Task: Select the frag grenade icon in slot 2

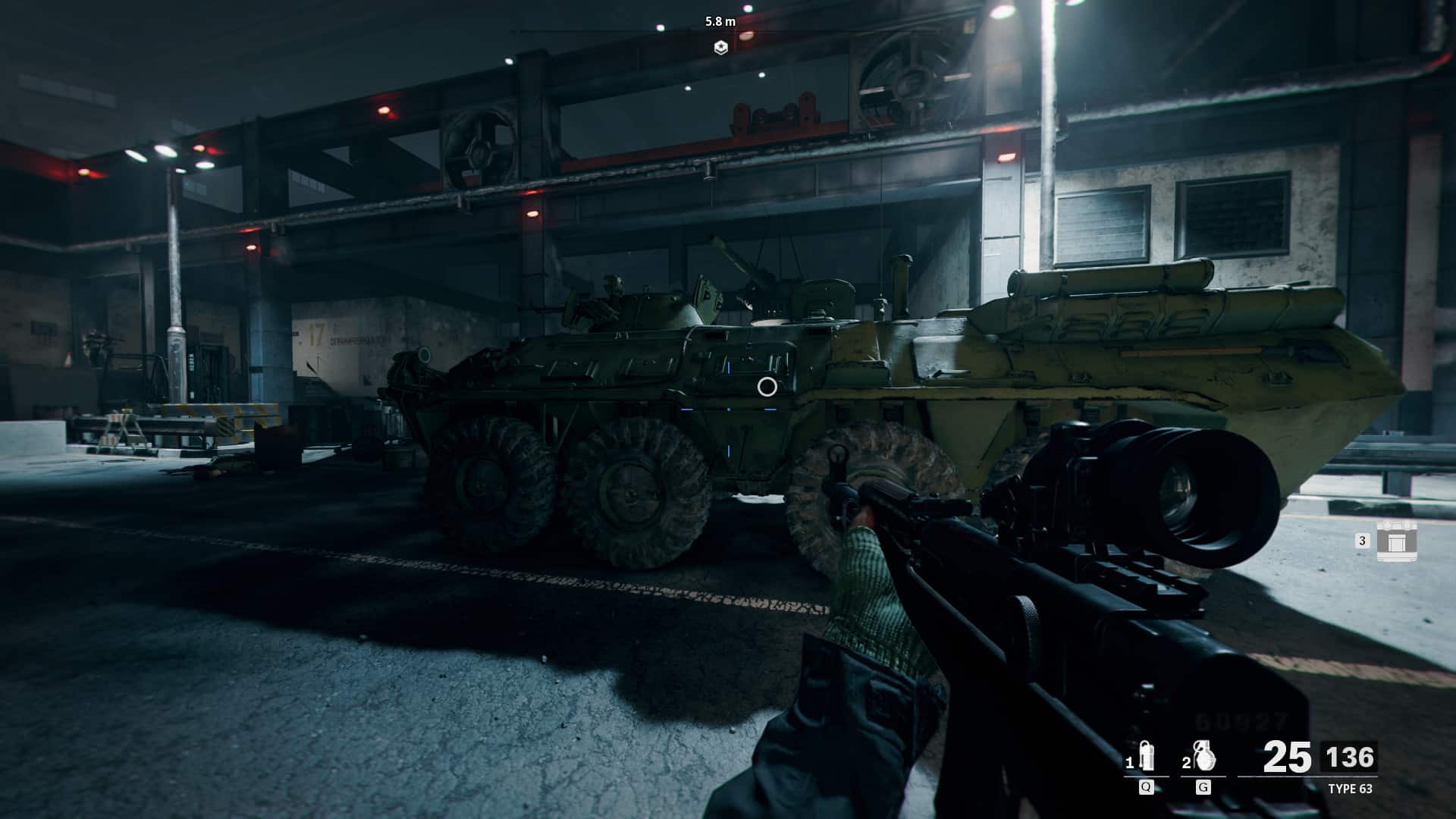Action: point(1203,757)
